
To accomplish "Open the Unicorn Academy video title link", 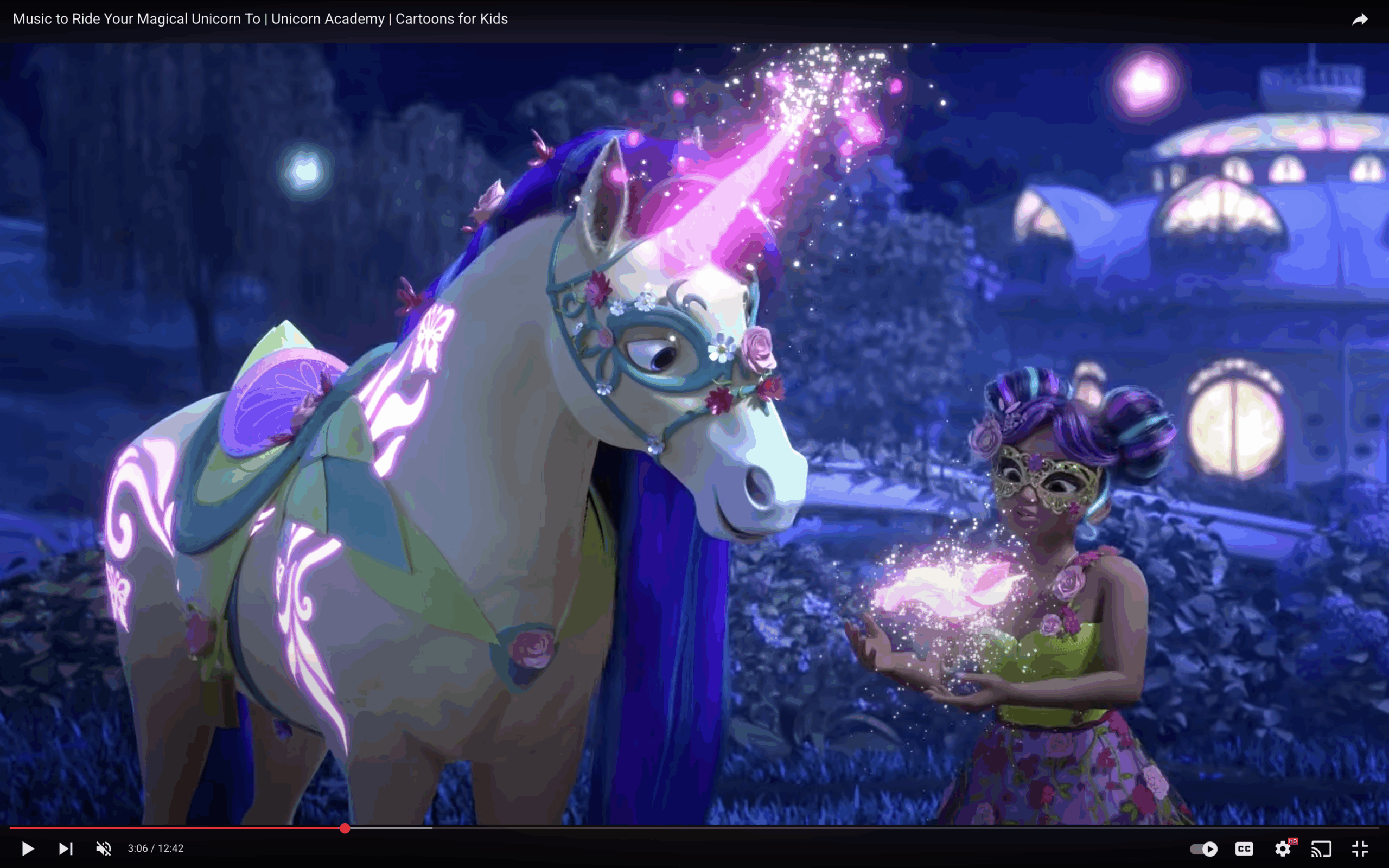I will point(260,19).
